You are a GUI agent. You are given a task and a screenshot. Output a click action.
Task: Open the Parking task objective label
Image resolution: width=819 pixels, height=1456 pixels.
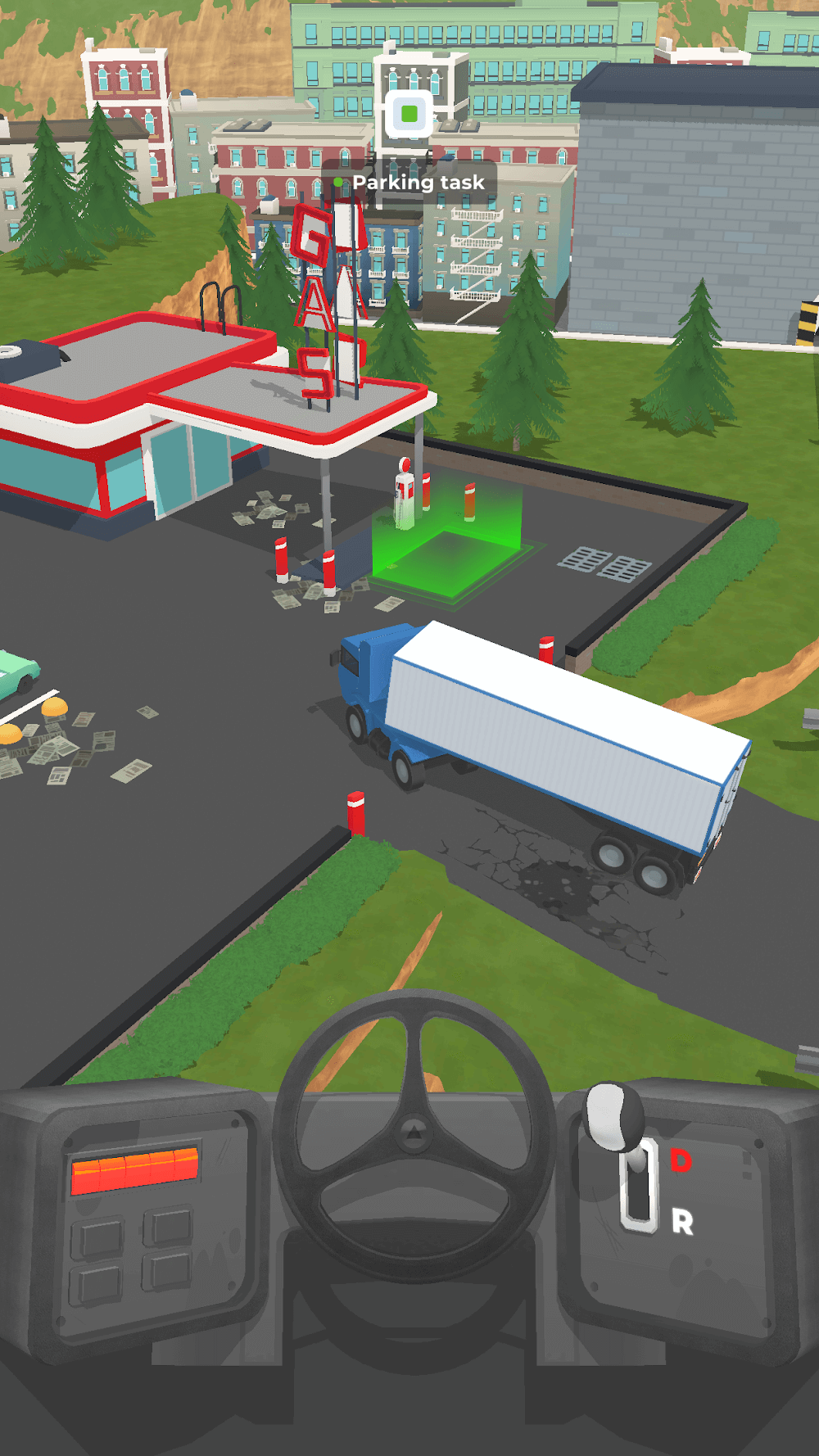(417, 183)
